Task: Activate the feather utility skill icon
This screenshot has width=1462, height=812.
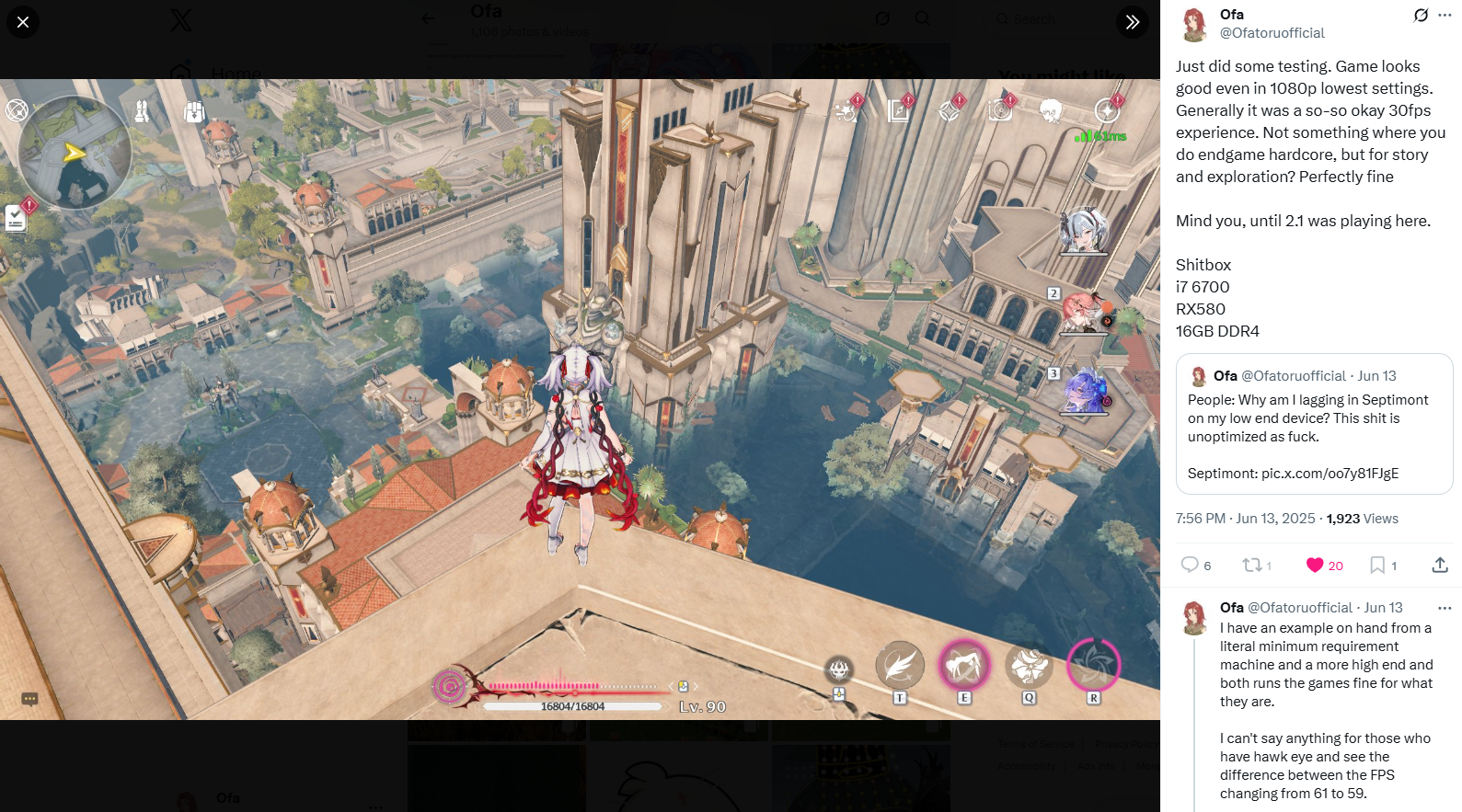Action: coord(899,665)
